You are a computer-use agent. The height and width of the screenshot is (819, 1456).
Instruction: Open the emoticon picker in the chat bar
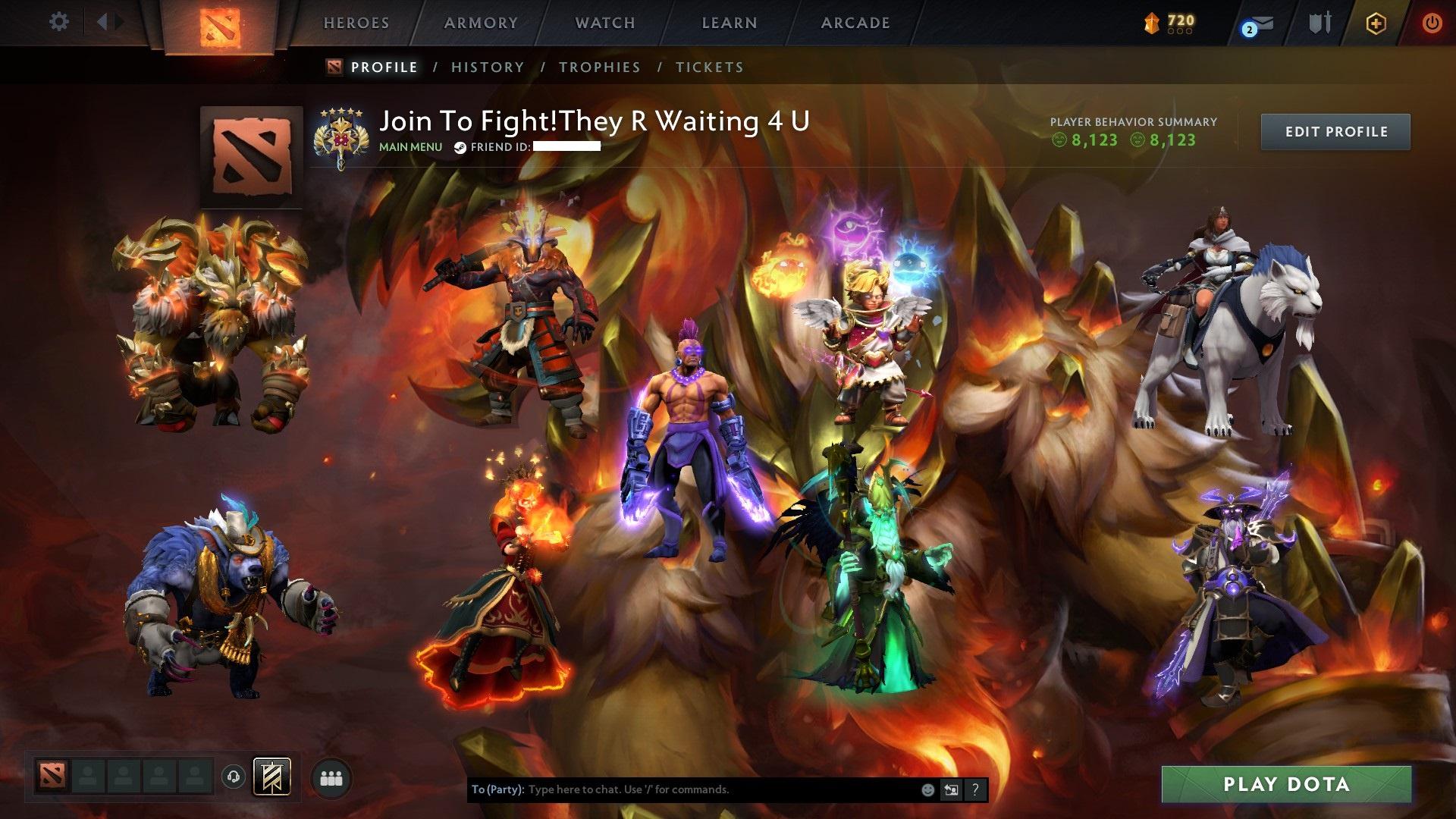(x=929, y=789)
